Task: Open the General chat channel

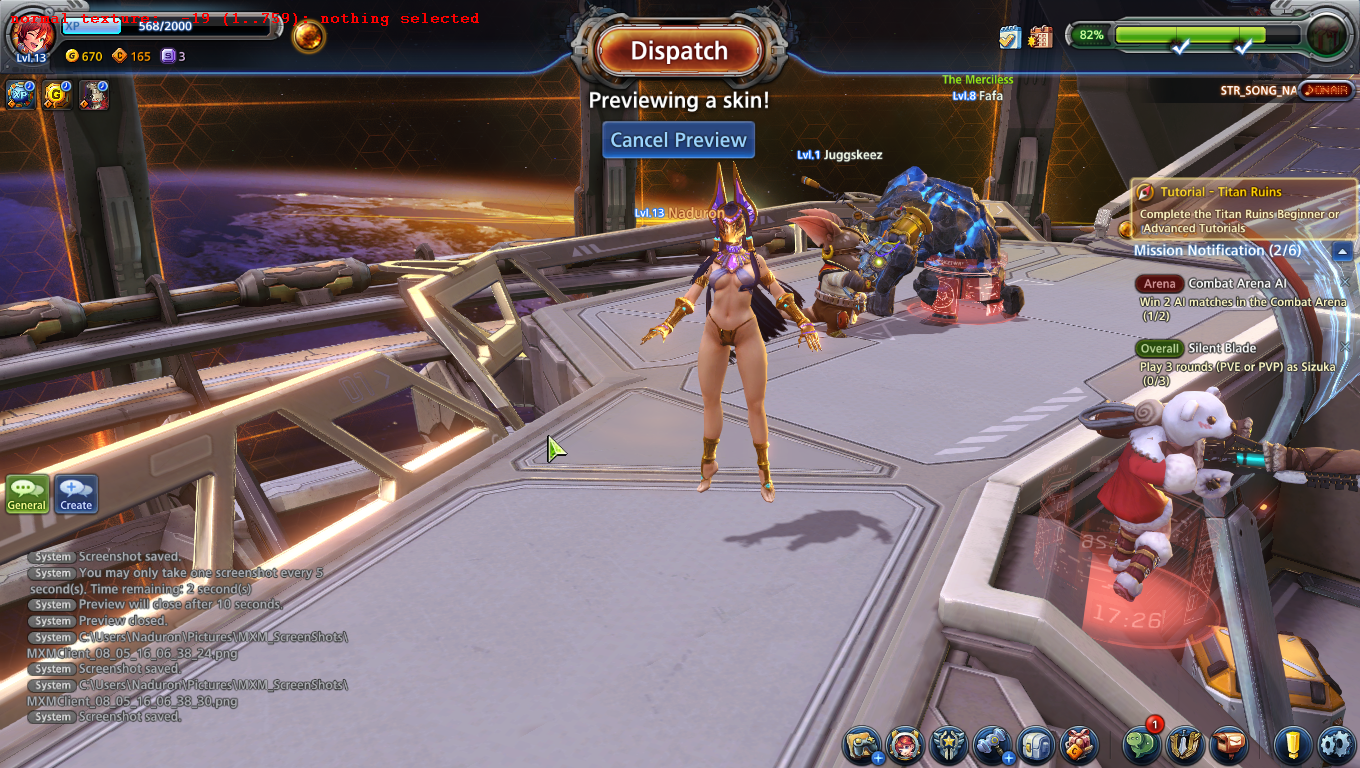Action: click(x=27, y=494)
